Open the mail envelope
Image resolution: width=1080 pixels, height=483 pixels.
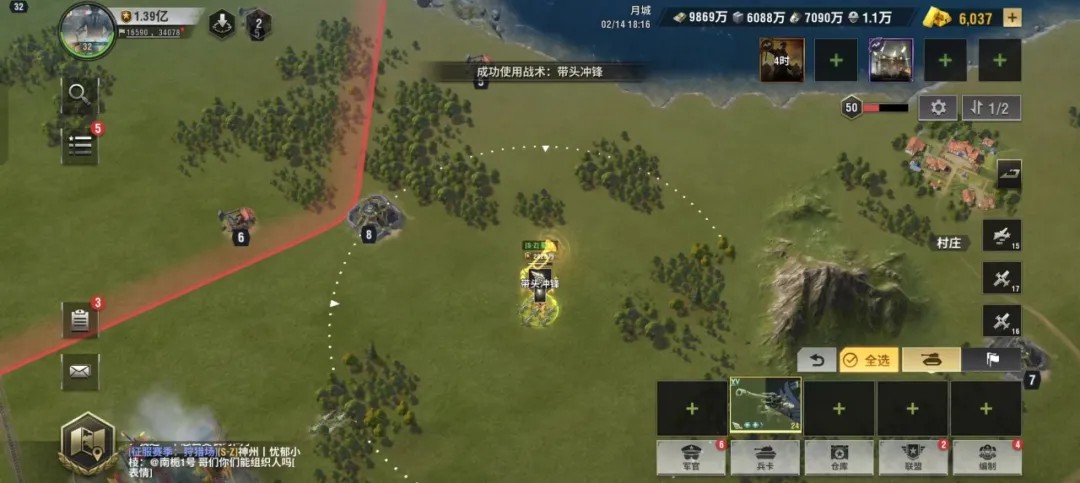coord(79,371)
